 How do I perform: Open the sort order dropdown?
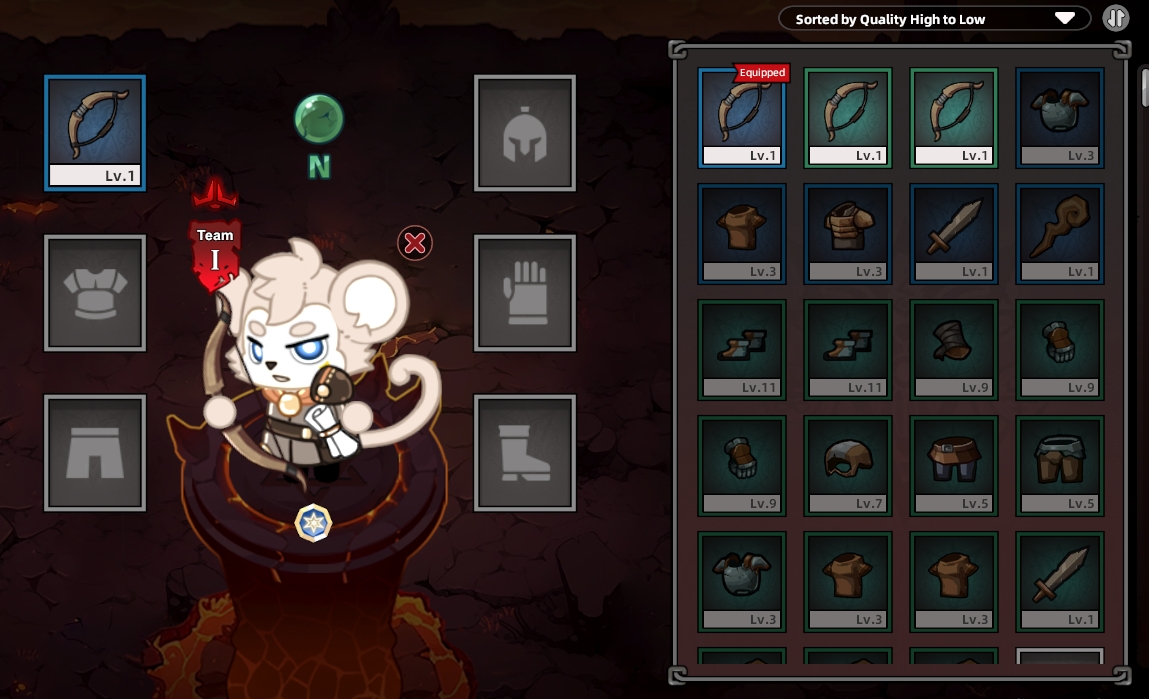(x=934, y=19)
